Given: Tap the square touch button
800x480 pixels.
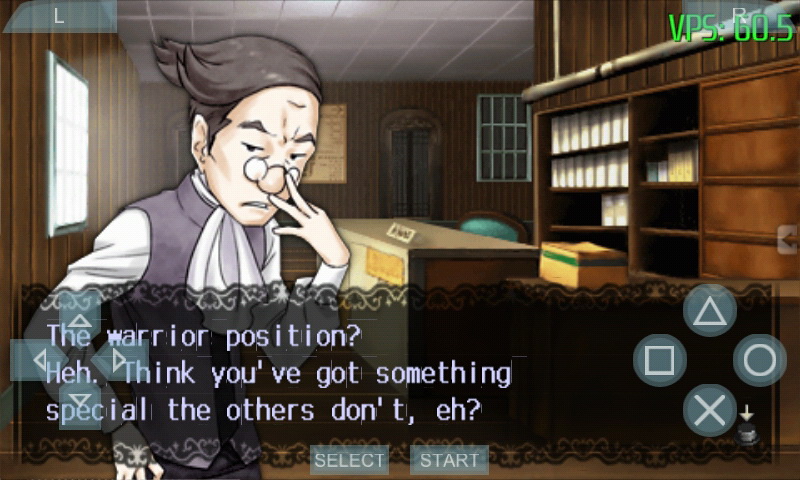Looking at the screenshot, I should tap(659, 360).
